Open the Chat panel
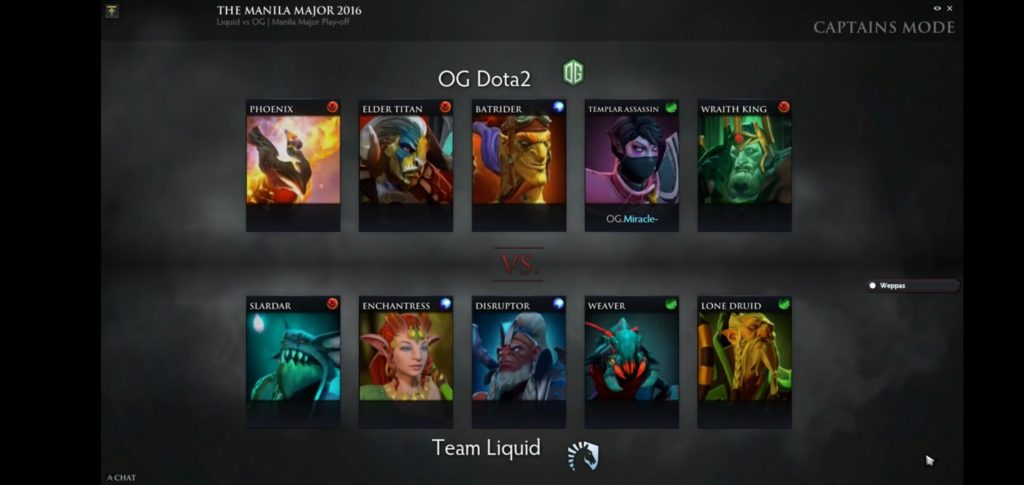Viewport: 1024px width, 485px height. [x=122, y=478]
